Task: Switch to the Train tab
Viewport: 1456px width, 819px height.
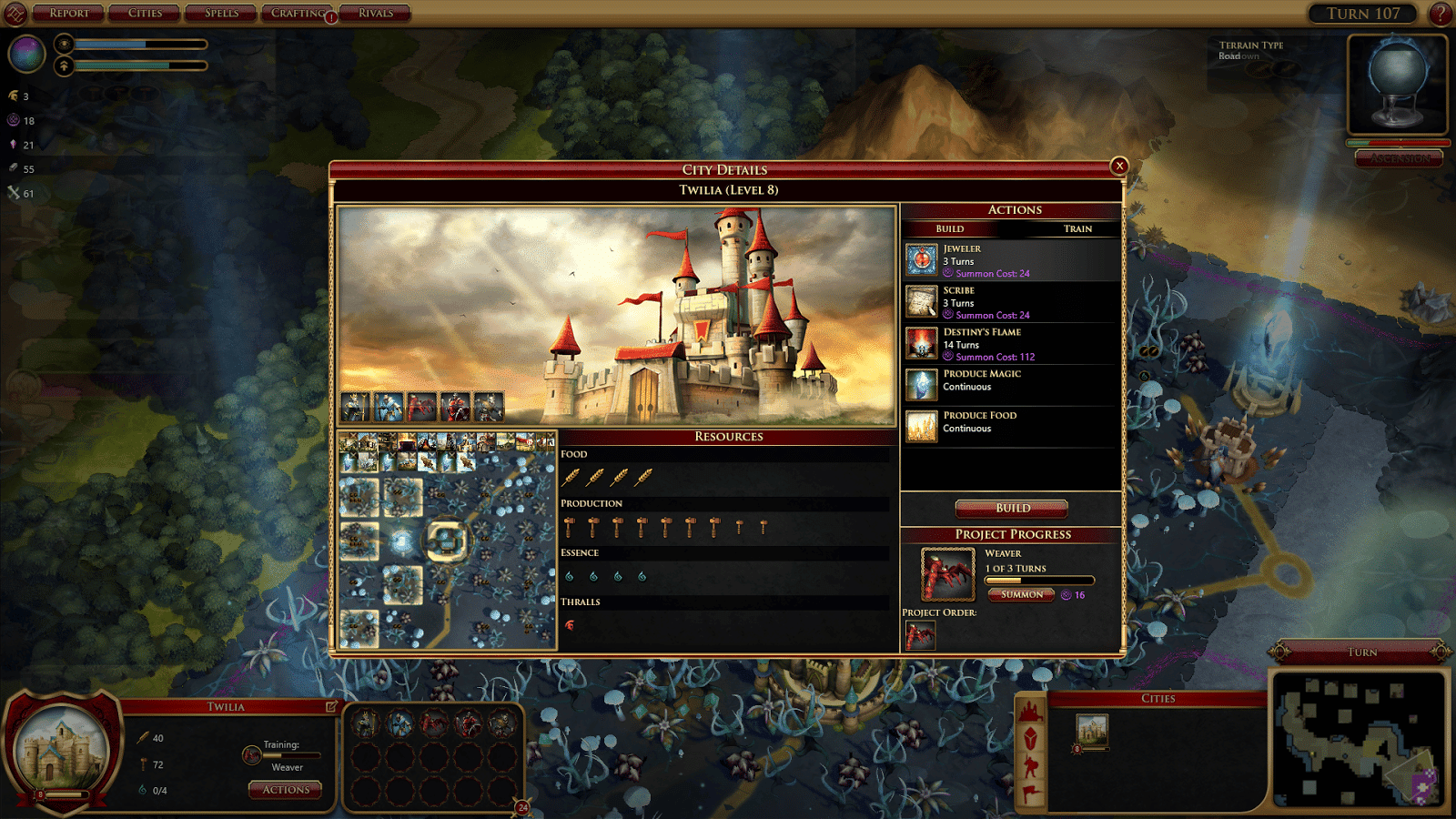Action: click(x=1077, y=229)
